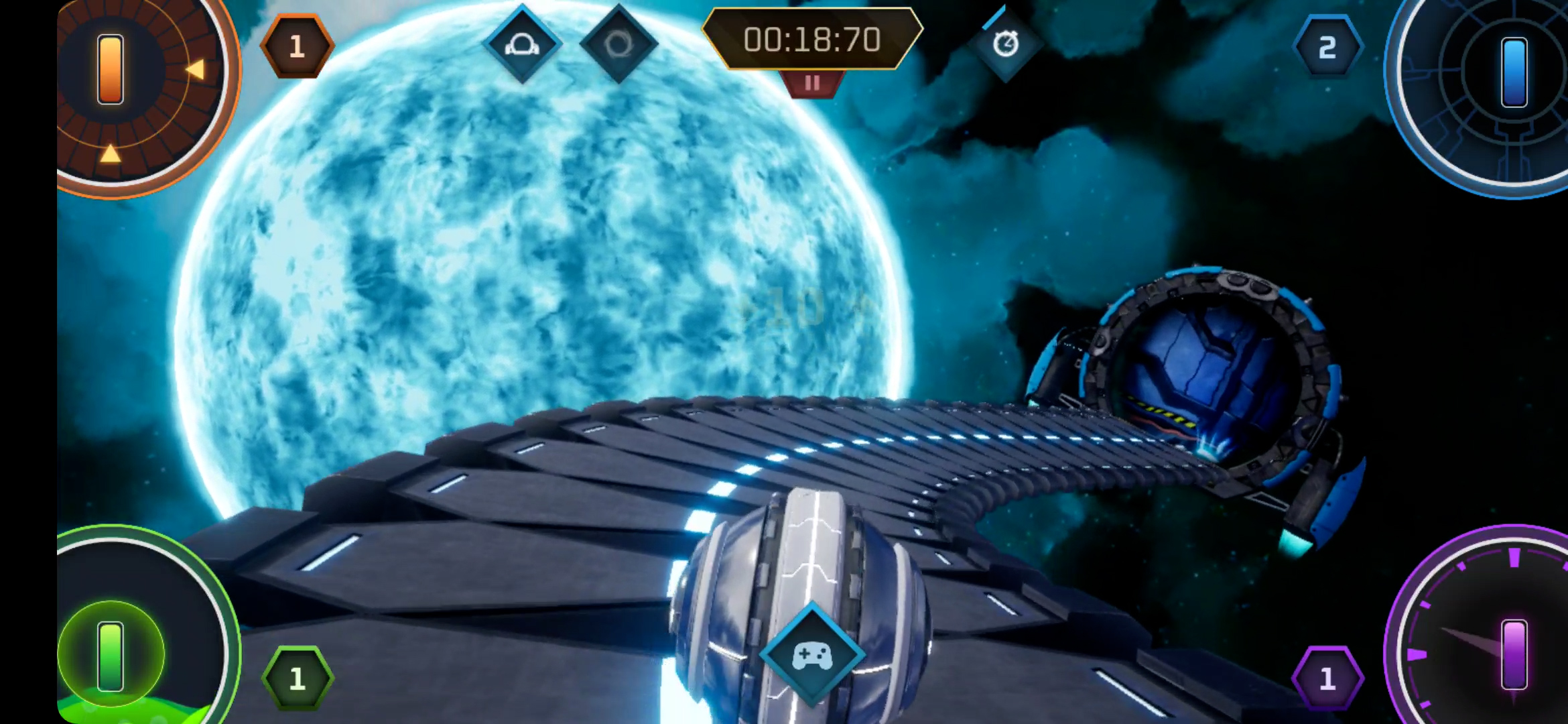
Task: Tap the green pill control
Action: (111, 656)
